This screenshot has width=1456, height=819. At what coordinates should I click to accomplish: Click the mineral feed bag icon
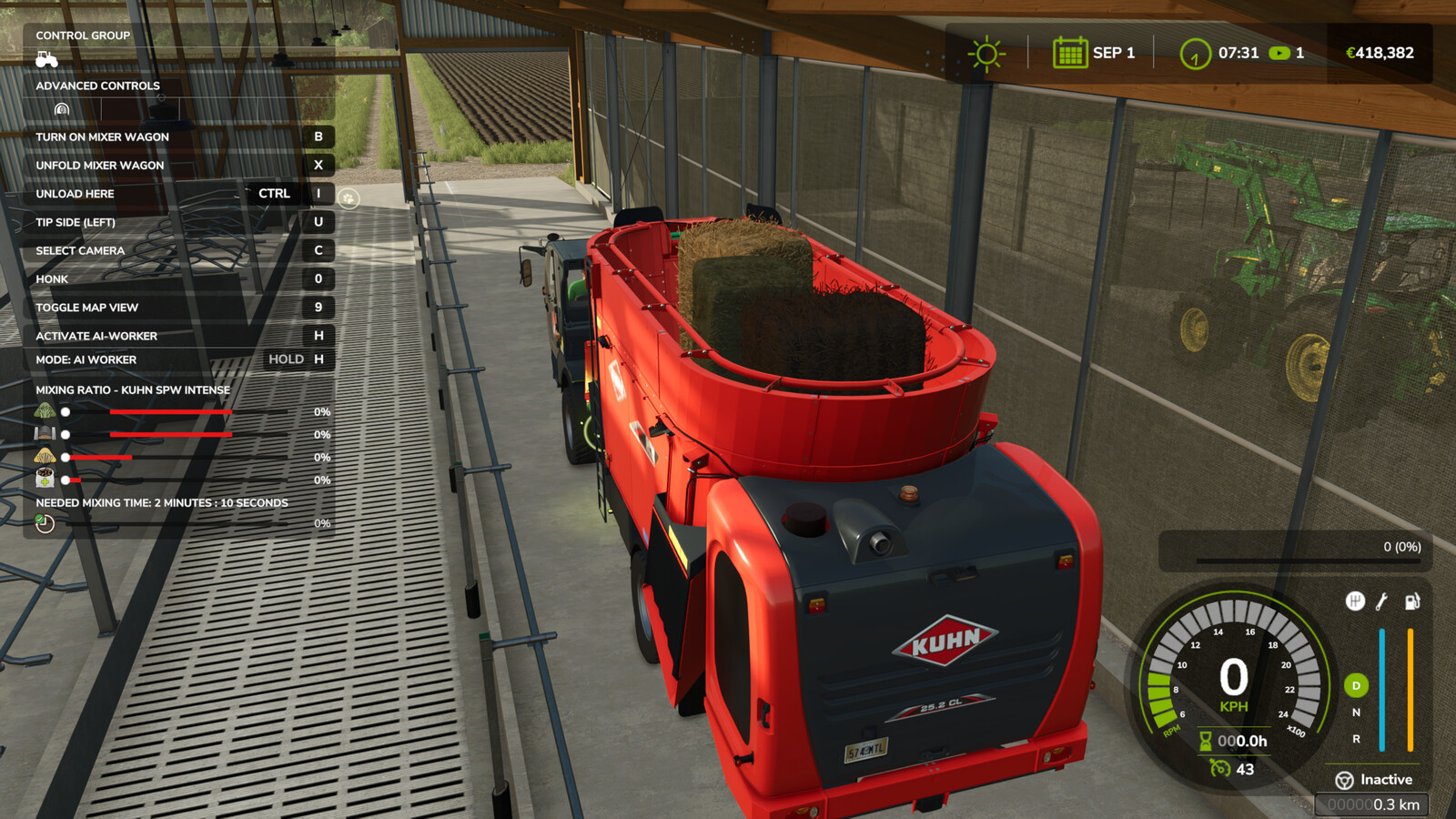tap(45, 478)
